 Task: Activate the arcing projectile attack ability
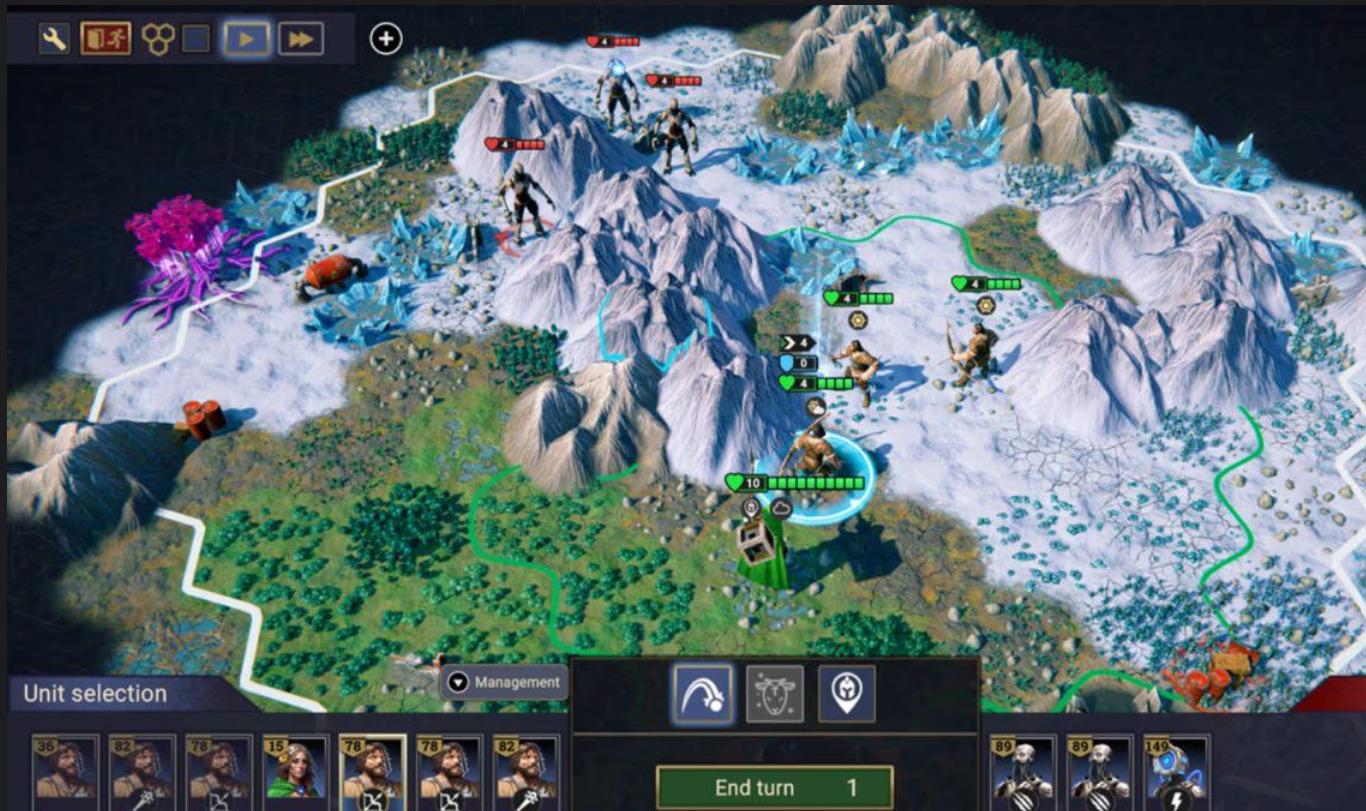pyautogui.click(x=703, y=693)
